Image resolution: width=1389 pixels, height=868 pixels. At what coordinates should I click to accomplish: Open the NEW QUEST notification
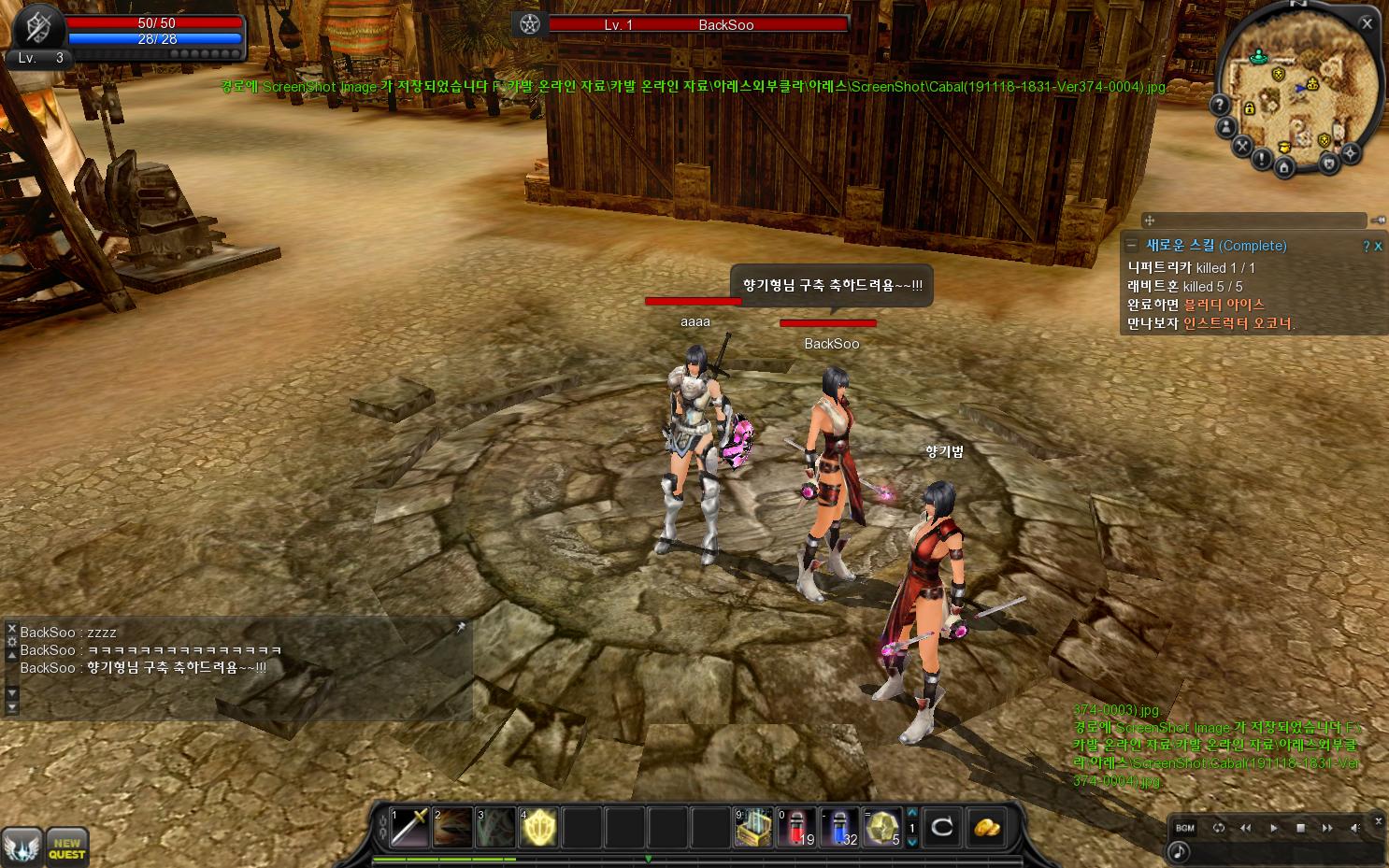66,847
